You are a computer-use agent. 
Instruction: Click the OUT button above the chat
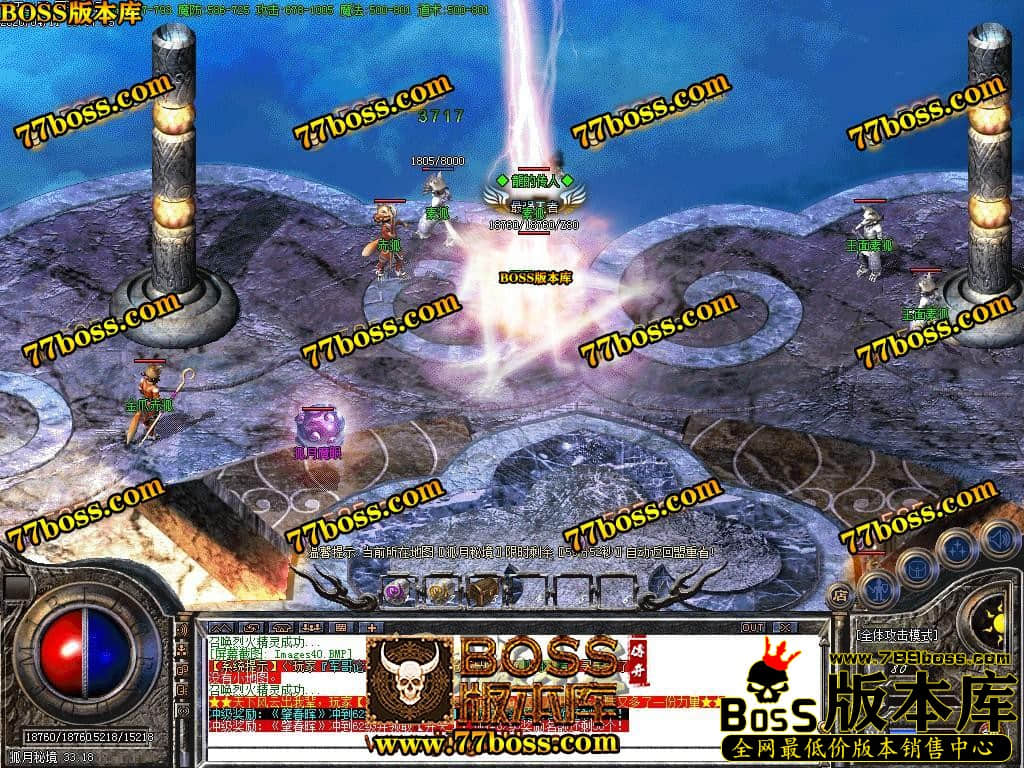click(x=752, y=627)
